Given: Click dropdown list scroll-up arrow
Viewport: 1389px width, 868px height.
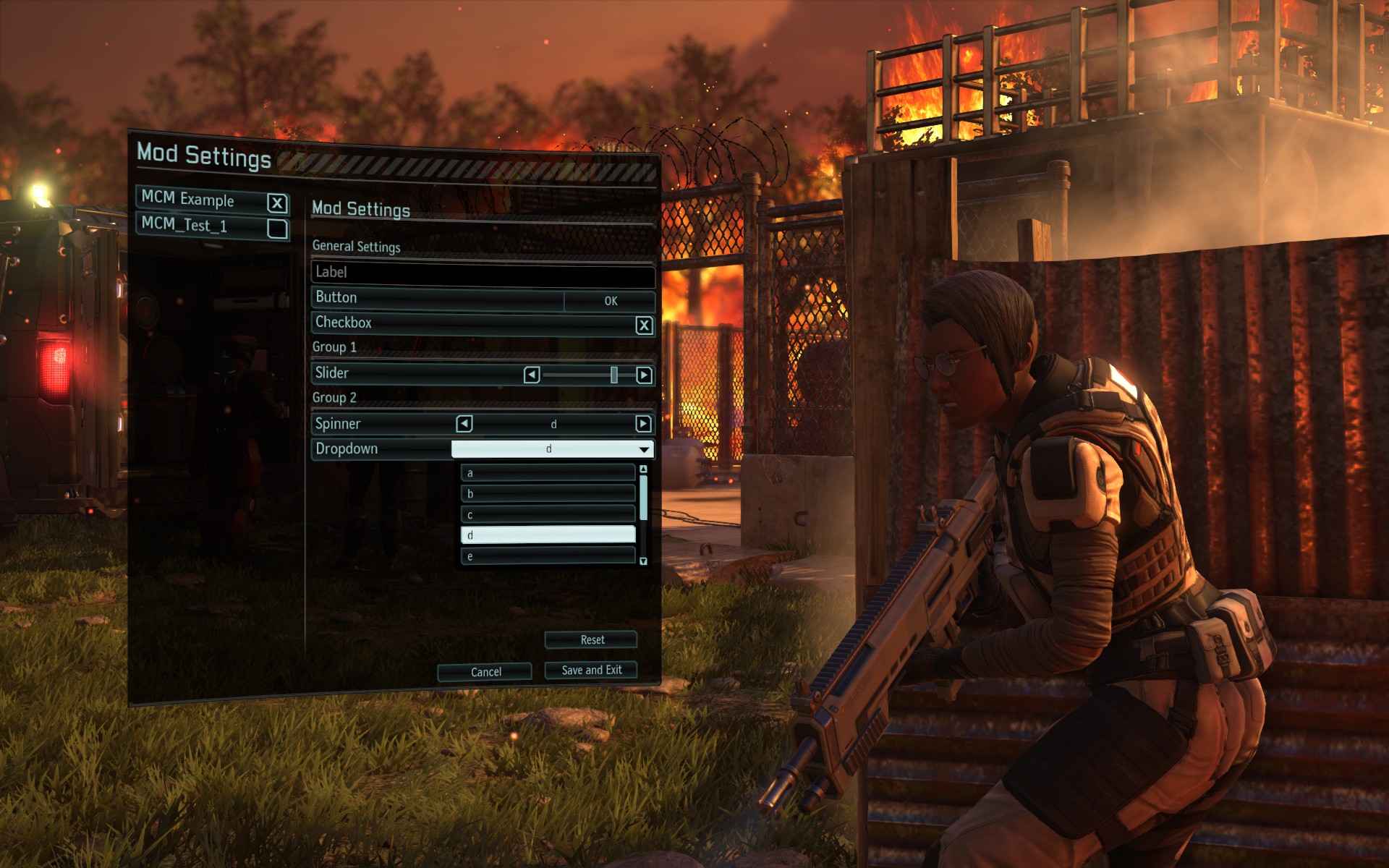Looking at the screenshot, I should (643, 469).
